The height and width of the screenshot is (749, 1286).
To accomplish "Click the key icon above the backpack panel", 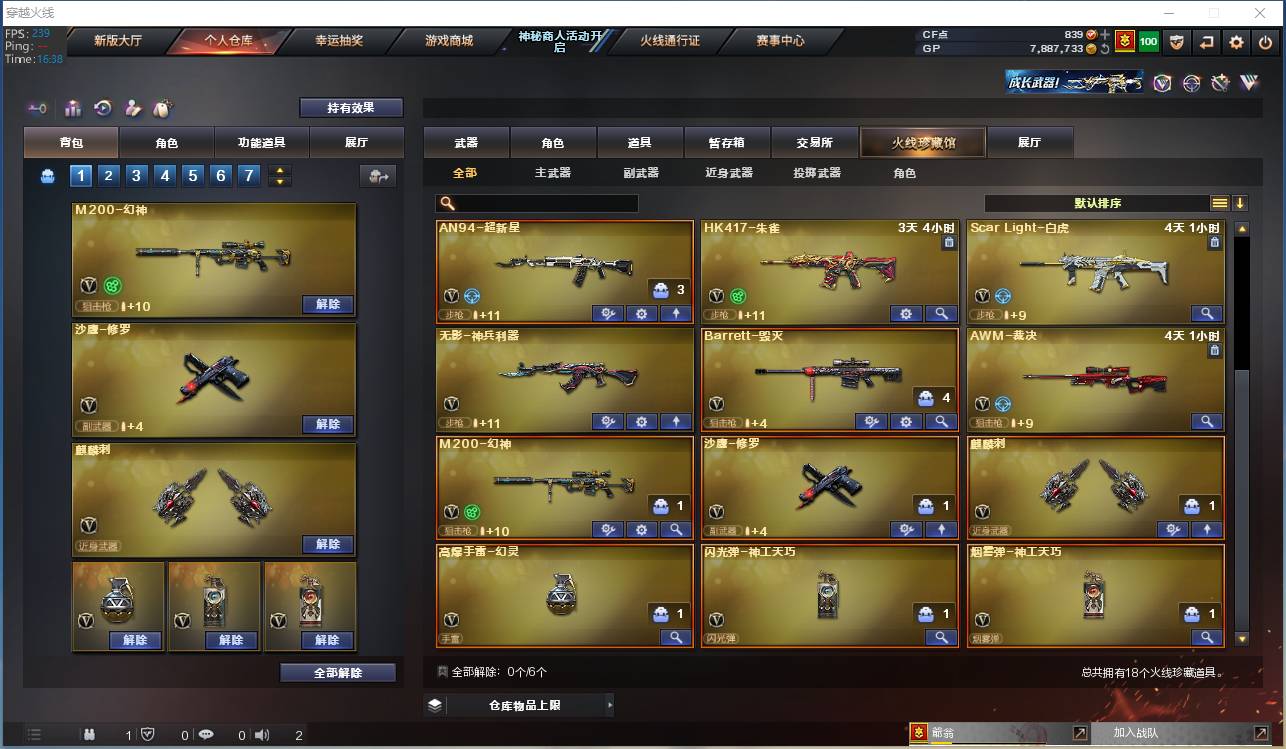I will pos(38,108).
